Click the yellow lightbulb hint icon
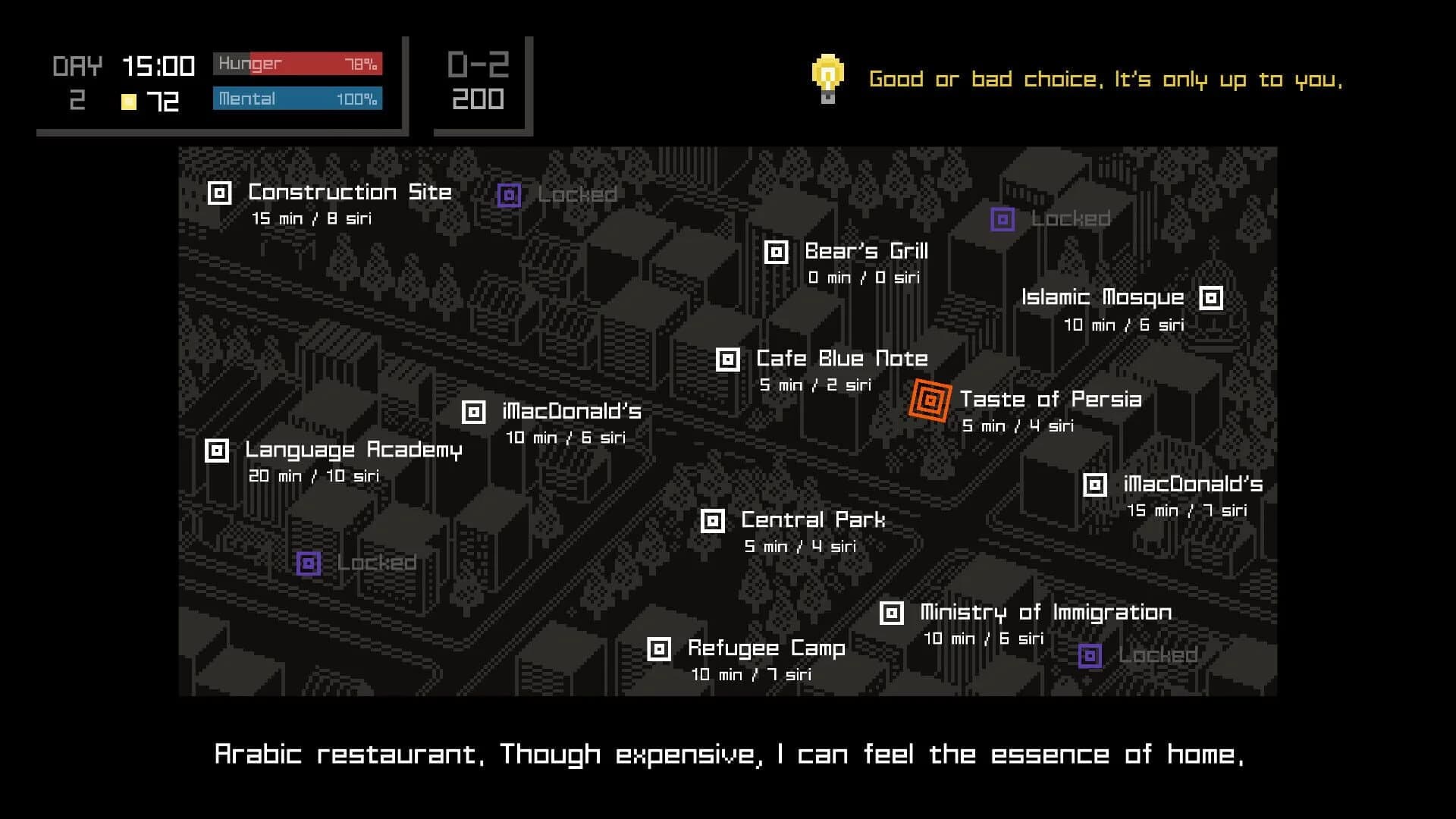 point(827,76)
